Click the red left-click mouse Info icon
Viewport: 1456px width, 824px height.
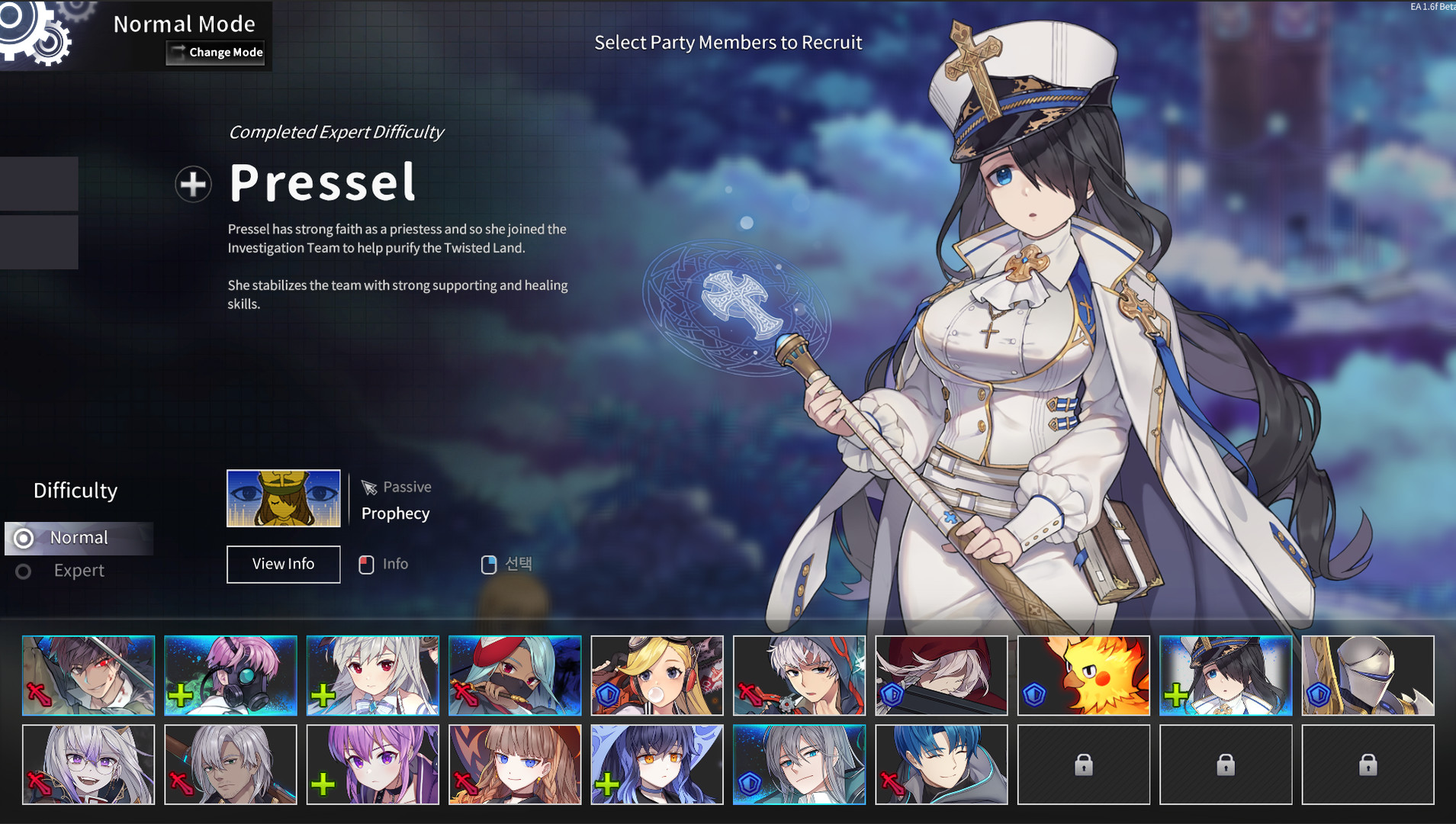[x=368, y=564]
